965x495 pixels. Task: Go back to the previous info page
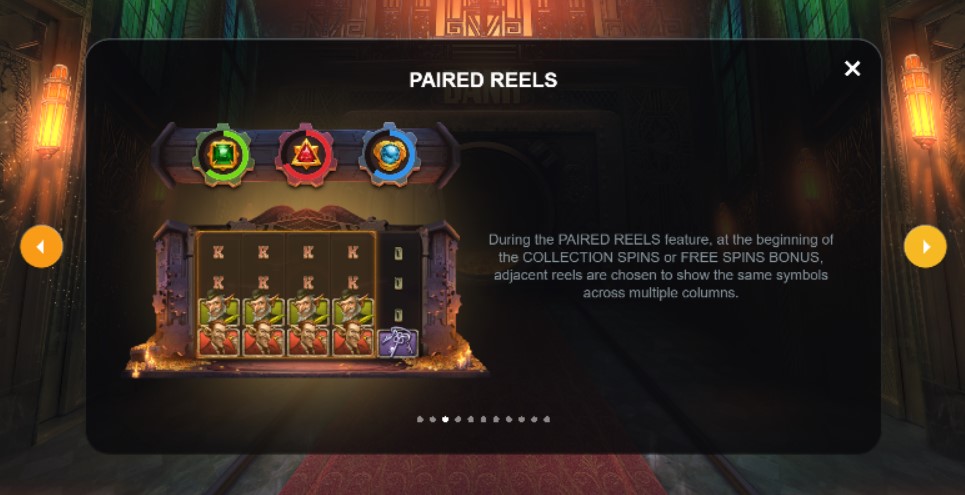pyautogui.click(x=42, y=246)
